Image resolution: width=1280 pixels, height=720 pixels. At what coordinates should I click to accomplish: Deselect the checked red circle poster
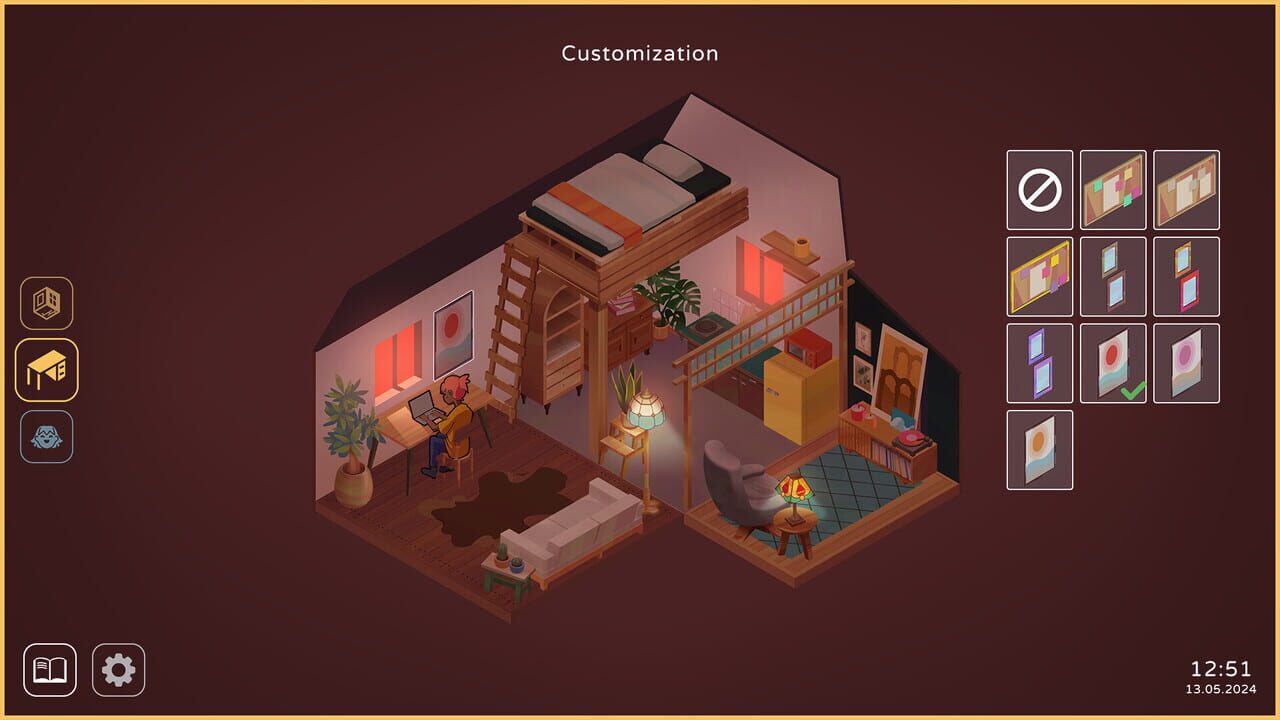pos(1113,363)
